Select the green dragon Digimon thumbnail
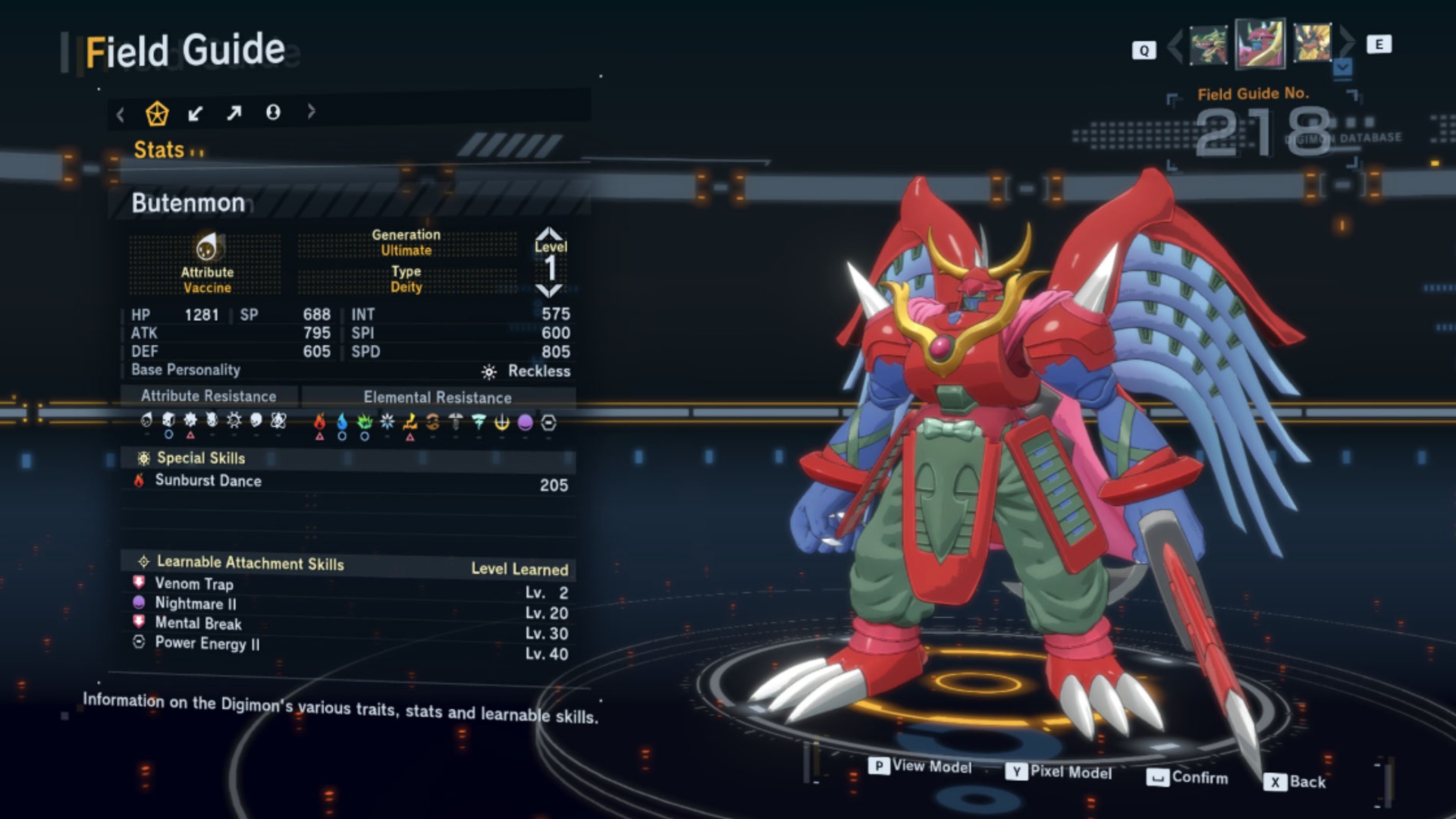This screenshot has height=819, width=1456. click(x=1208, y=45)
